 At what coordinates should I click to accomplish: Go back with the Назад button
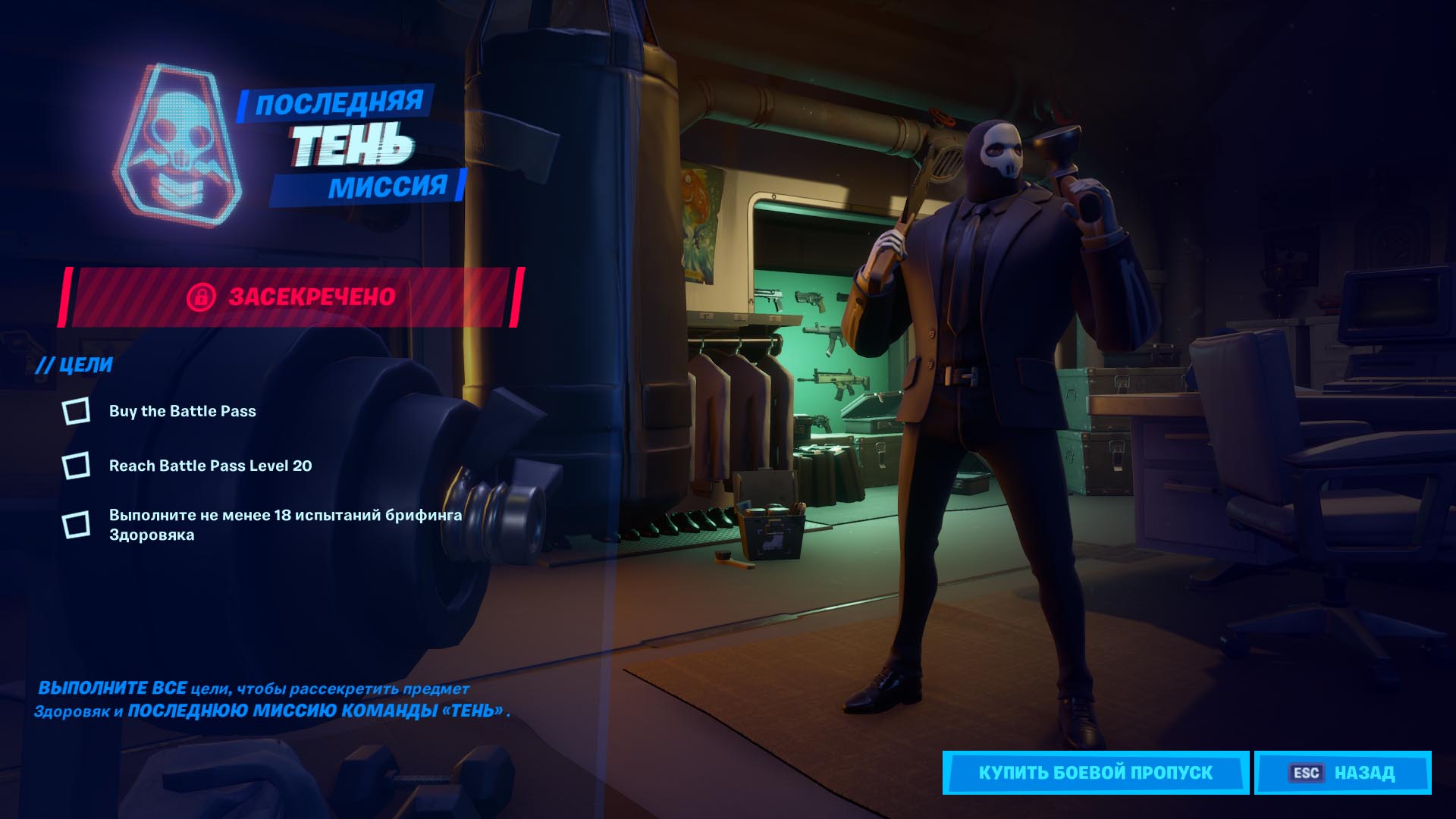(x=1342, y=773)
